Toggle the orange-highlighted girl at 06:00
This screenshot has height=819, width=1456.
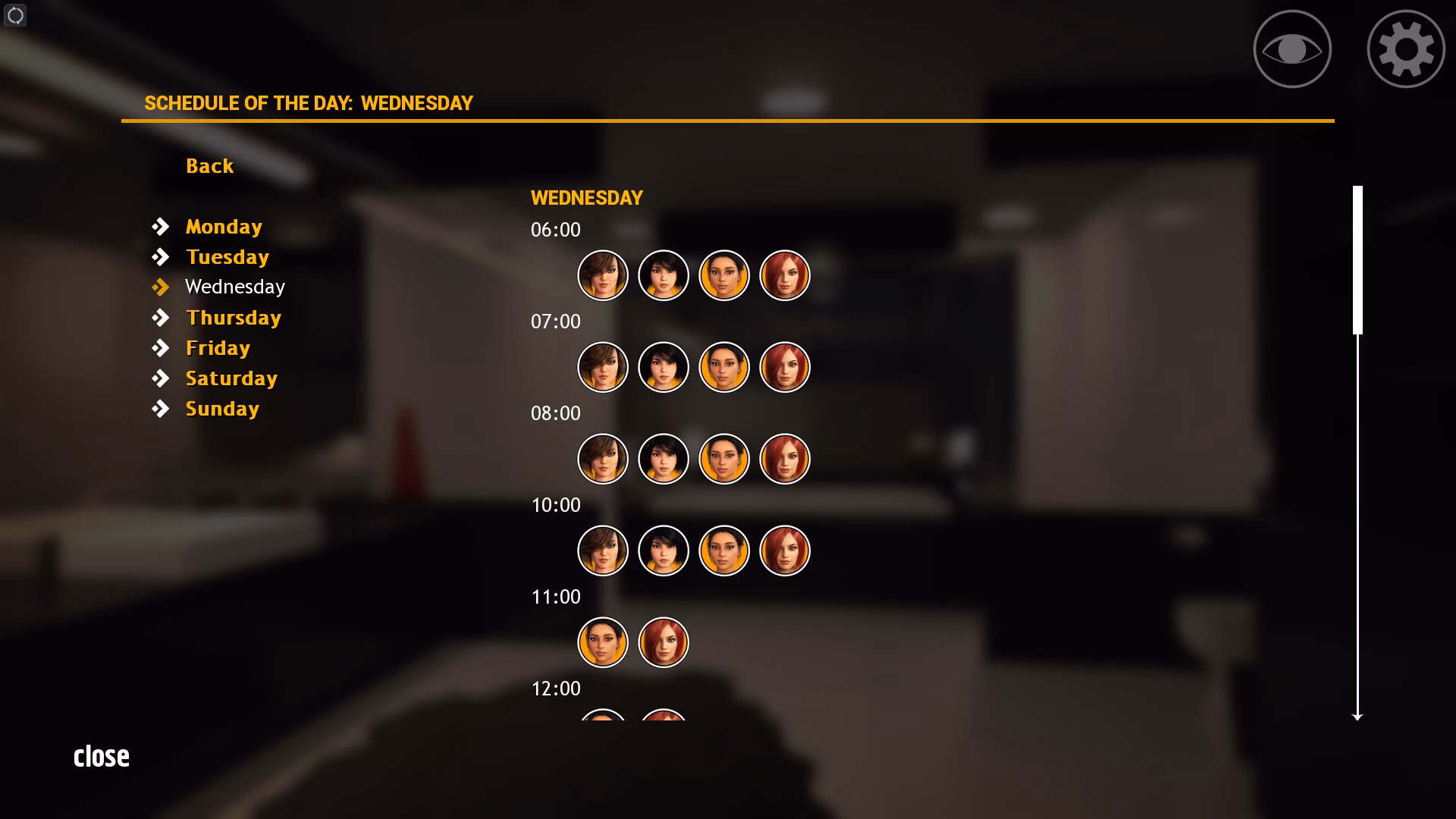[723, 275]
